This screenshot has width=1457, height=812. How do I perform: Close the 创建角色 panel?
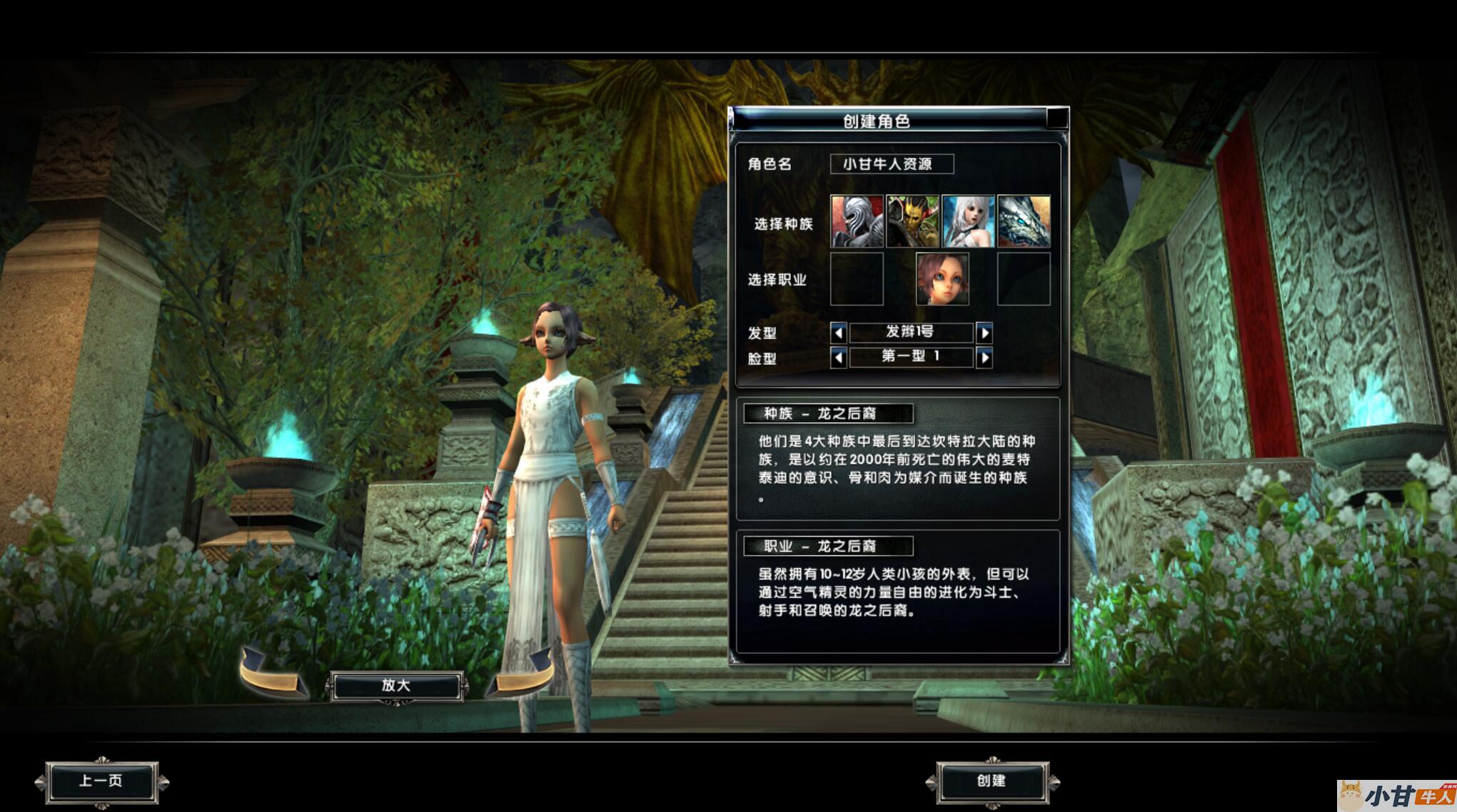1057,118
